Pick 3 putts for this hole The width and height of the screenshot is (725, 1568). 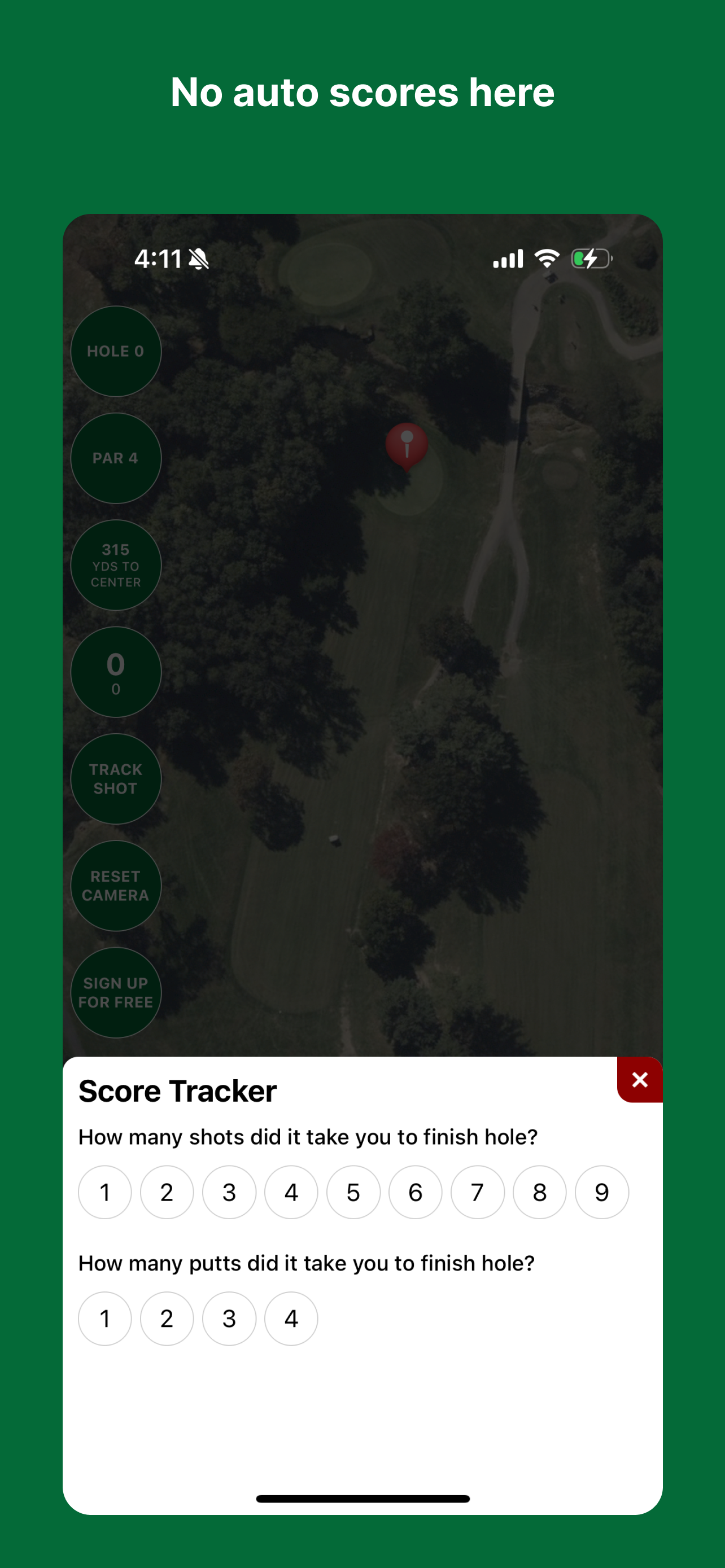point(229,1319)
